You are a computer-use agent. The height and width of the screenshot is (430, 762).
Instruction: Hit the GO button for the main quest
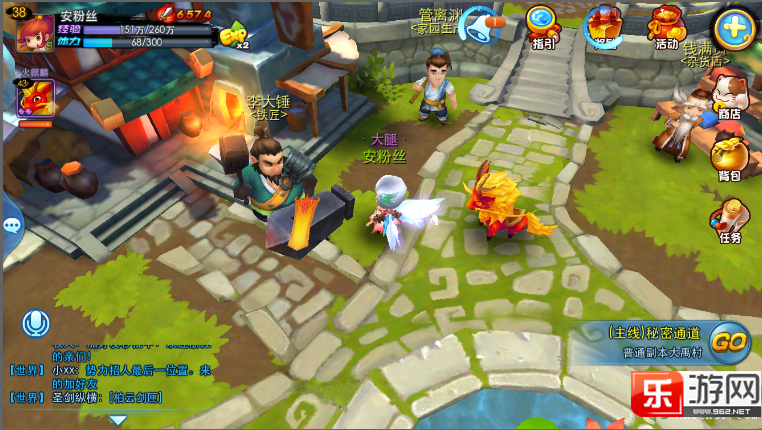(730, 341)
